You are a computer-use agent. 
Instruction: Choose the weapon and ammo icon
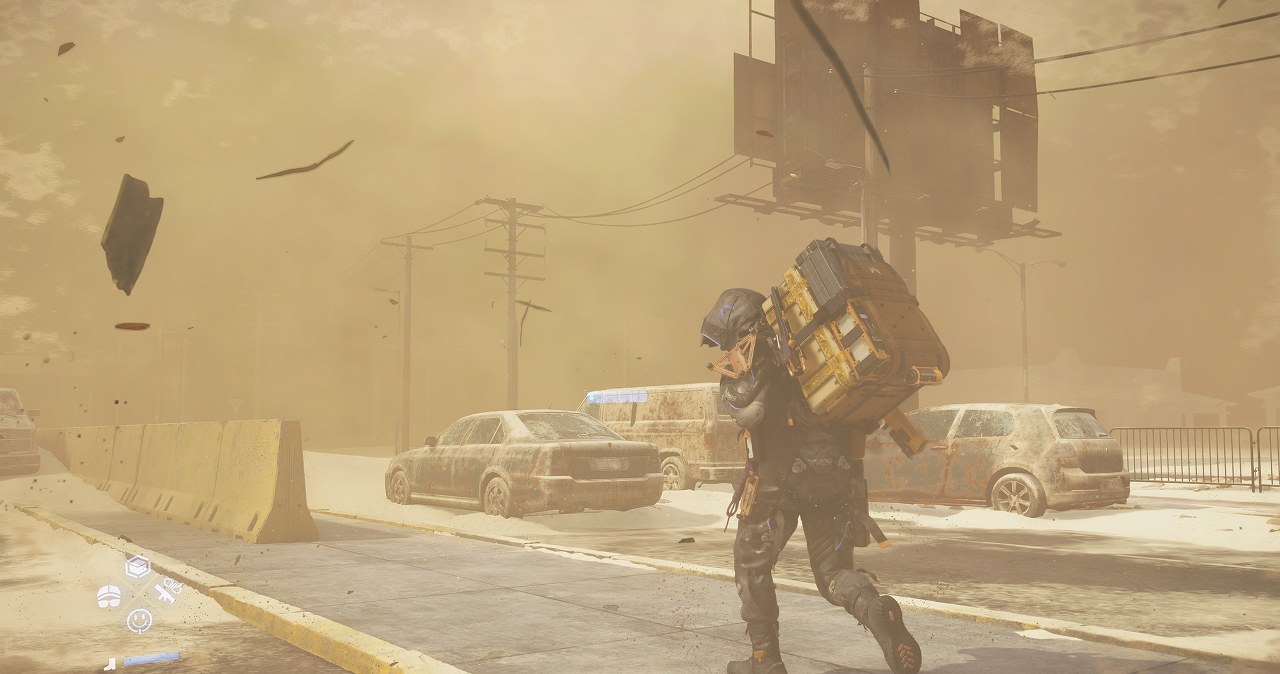point(167,591)
